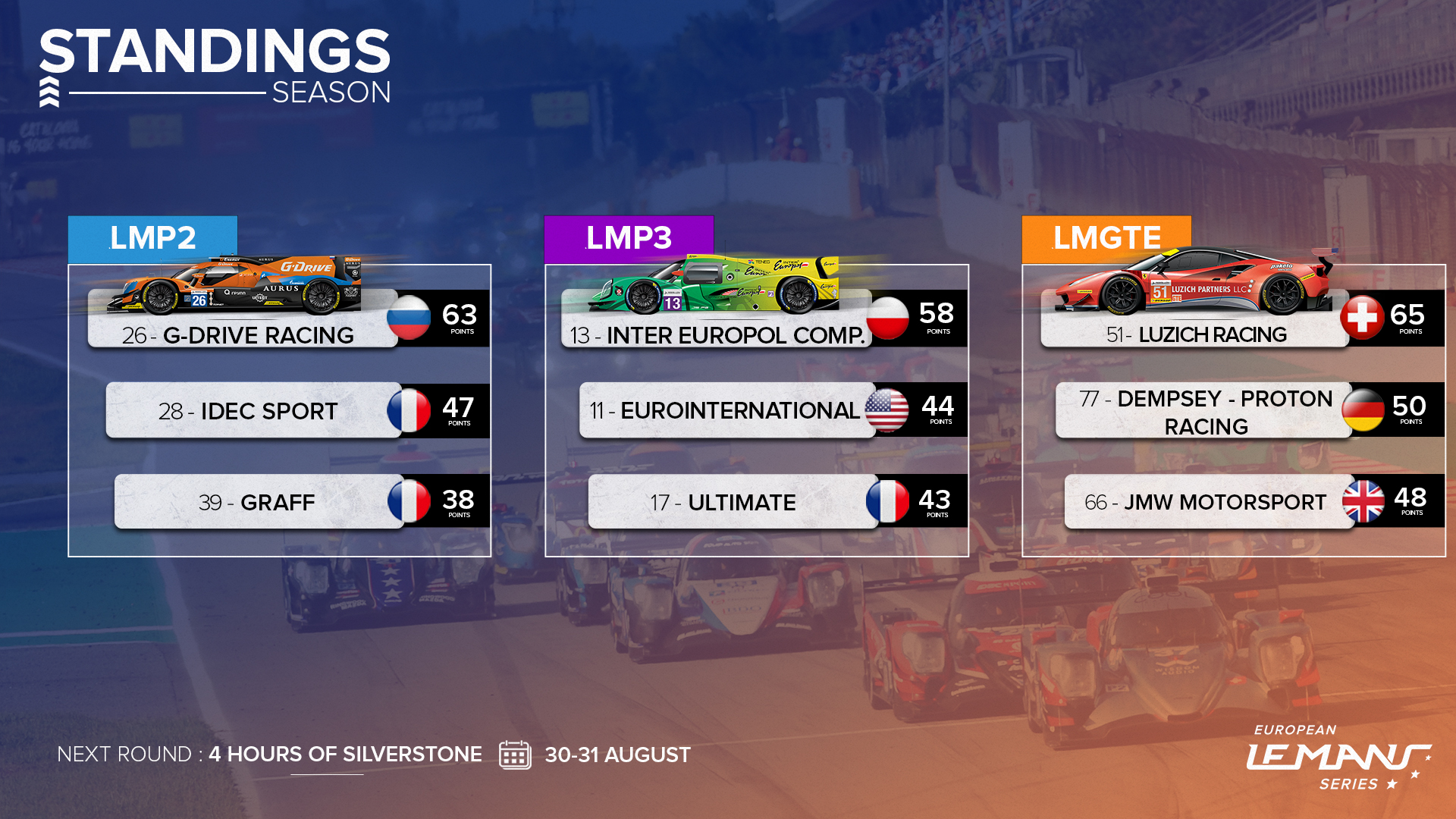Select the 26 - G-Drive Racing row
The image size is (1456, 819).
pos(239,335)
